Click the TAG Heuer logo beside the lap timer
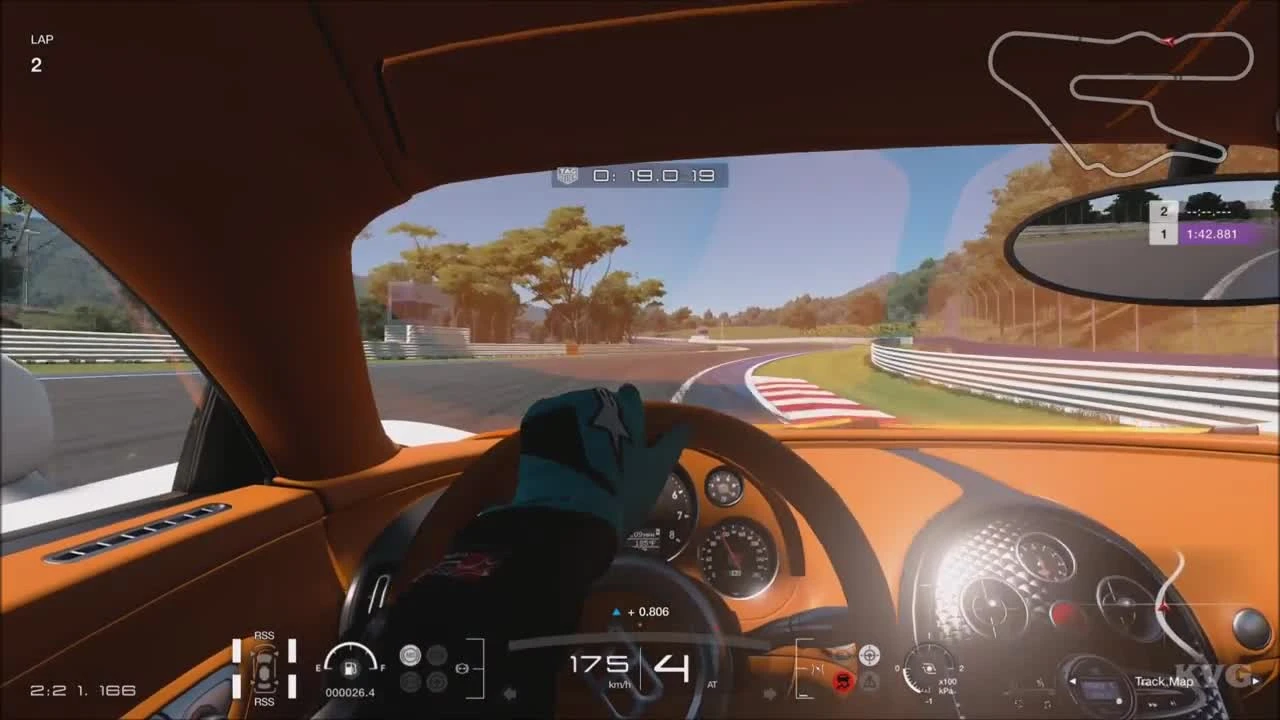 568,174
